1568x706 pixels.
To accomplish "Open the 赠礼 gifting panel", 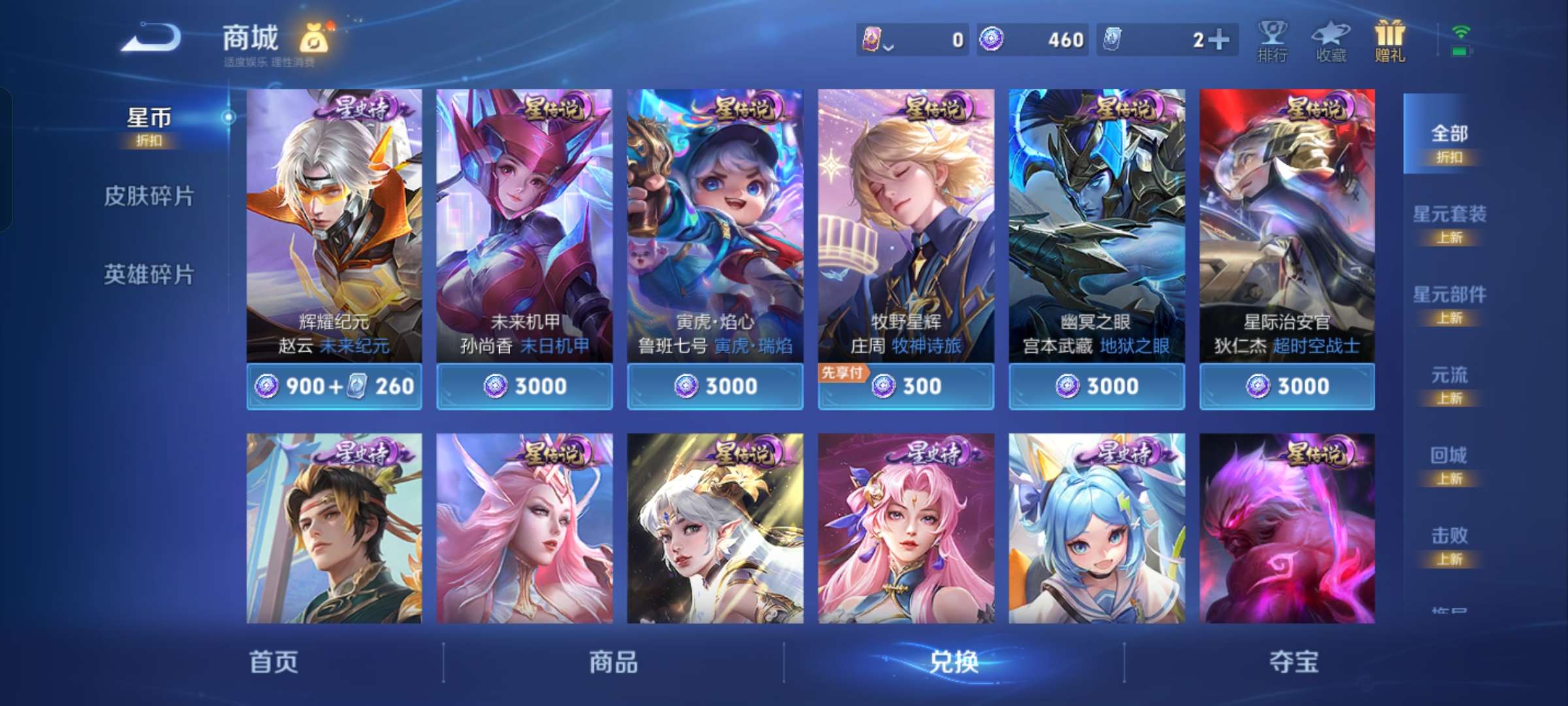I will coord(1390,42).
